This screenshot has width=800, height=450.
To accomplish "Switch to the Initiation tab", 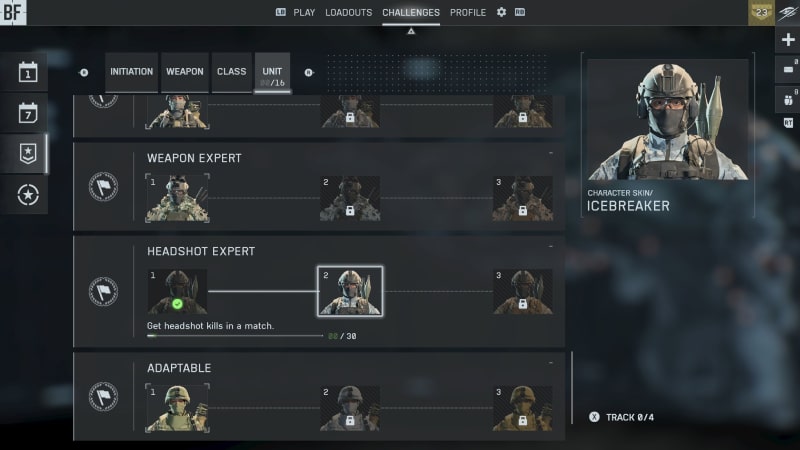I will pyautogui.click(x=132, y=72).
